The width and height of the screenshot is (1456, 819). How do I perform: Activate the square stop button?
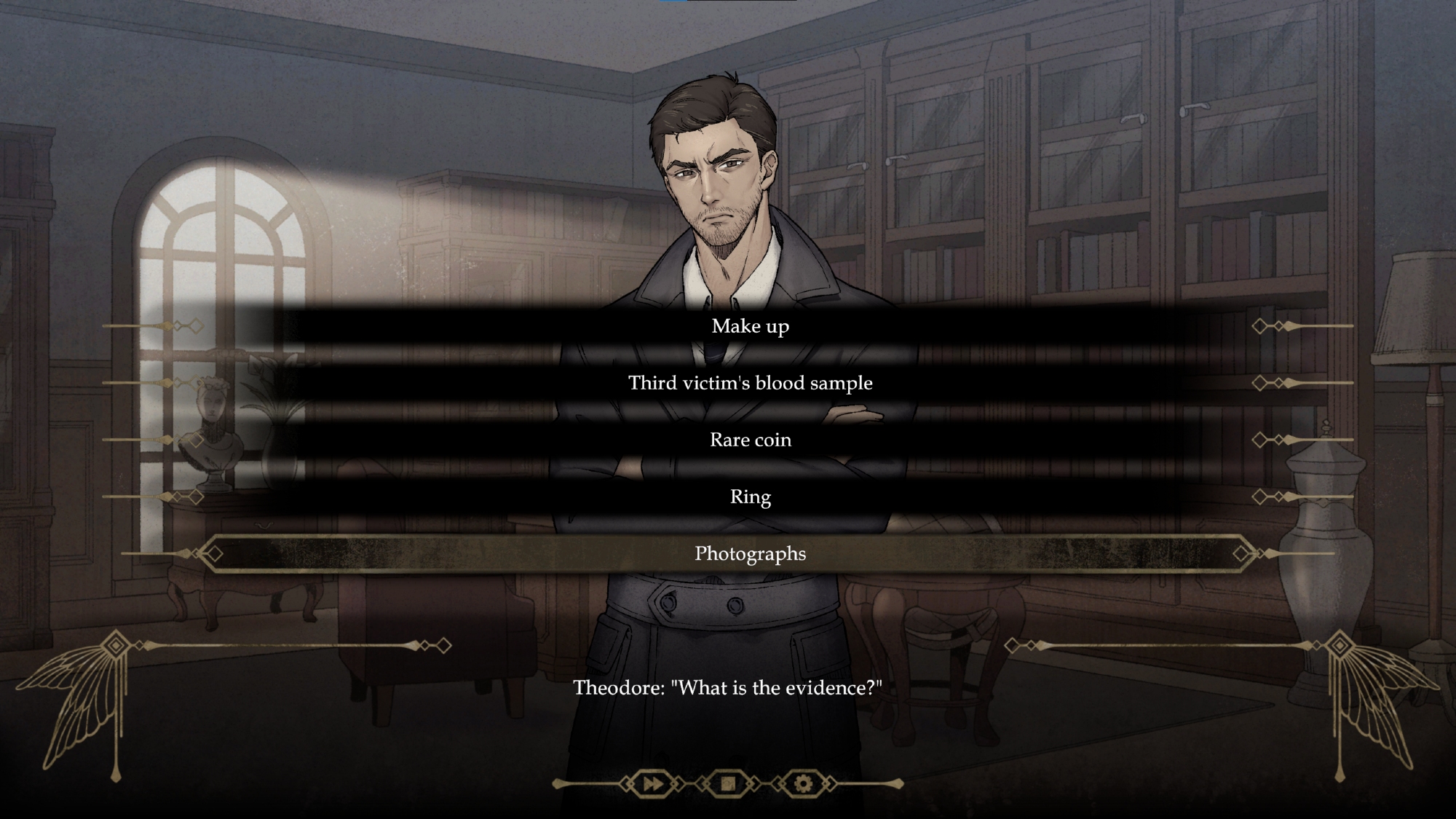point(728,784)
